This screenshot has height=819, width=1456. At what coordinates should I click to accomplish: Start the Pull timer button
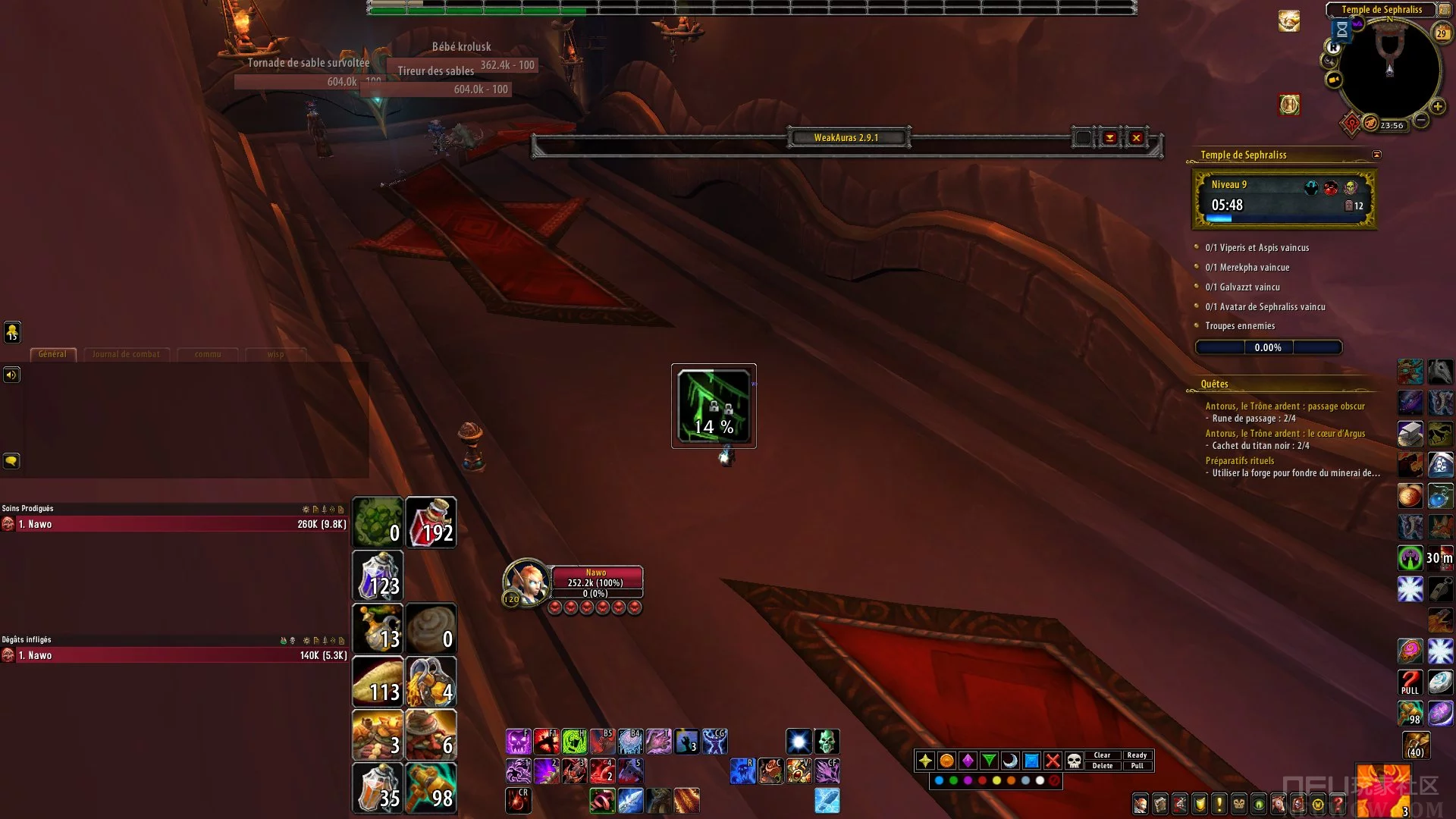pos(1136,766)
